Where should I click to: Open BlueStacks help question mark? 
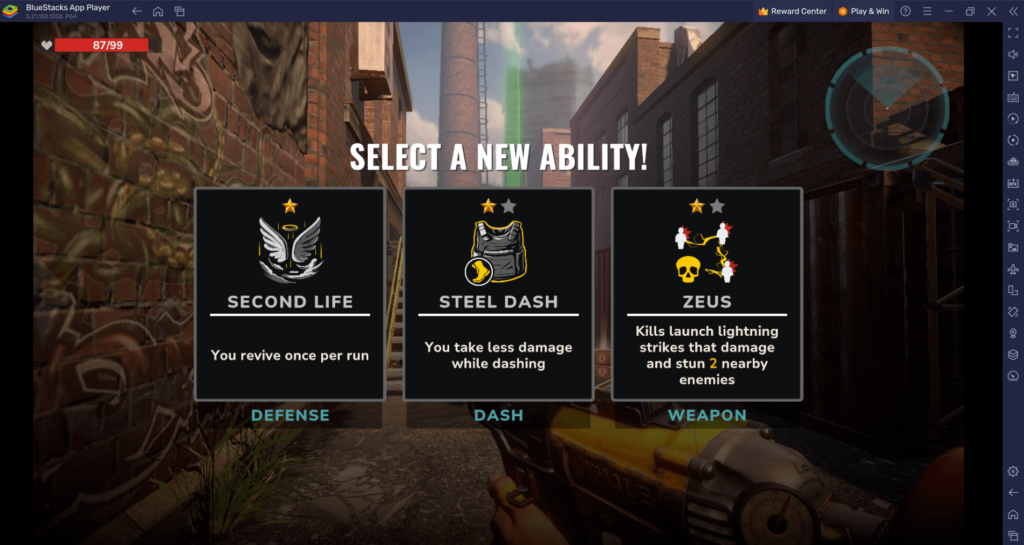tap(906, 11)
